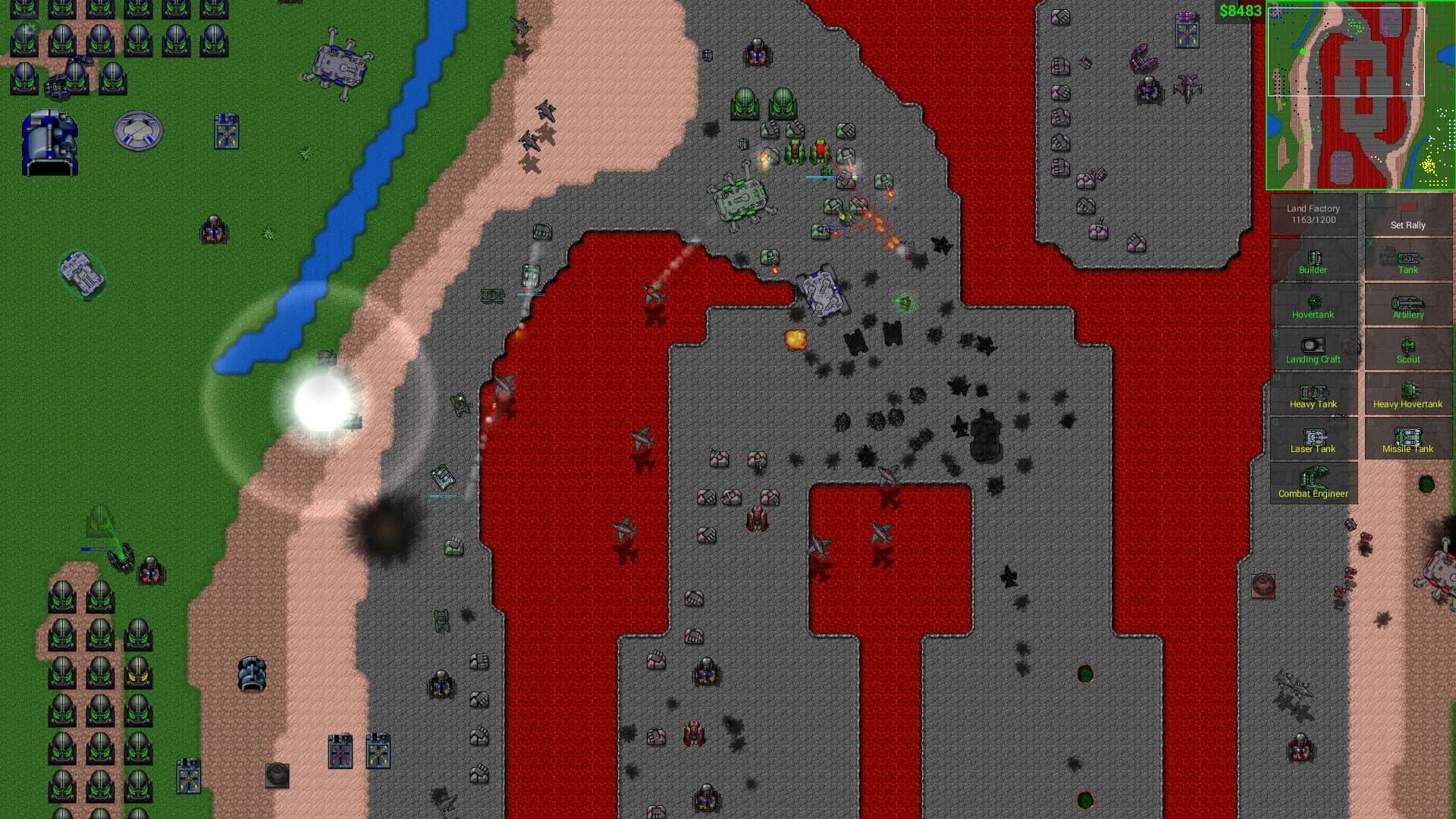The height and width of the screenshot is (819, 1456).
Task: Click the Land Factory 1163/1200 status panel
Action: pyautogui.click(x=1314, y=212)
